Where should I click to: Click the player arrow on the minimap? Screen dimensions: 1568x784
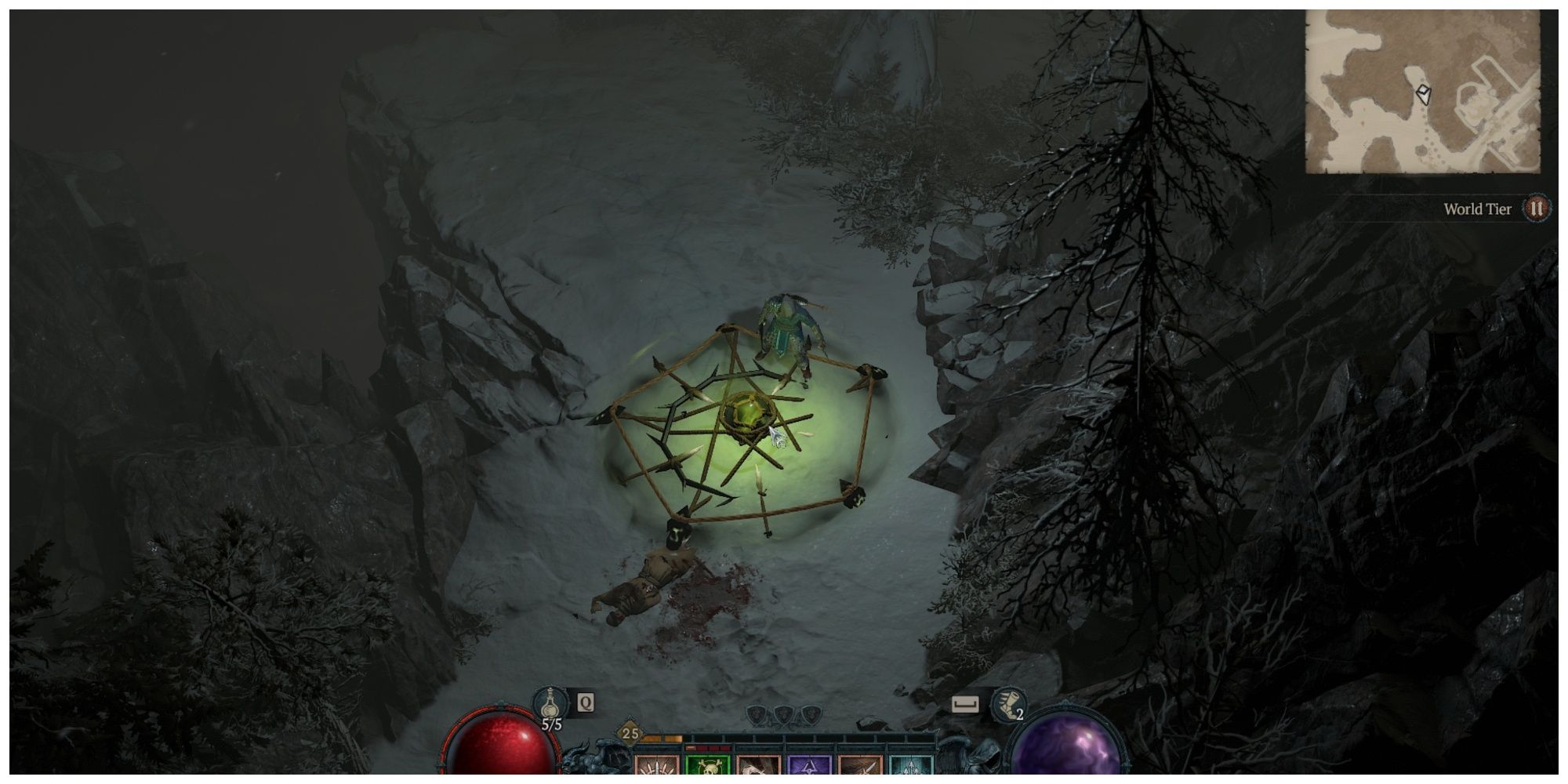(1422, 96)
